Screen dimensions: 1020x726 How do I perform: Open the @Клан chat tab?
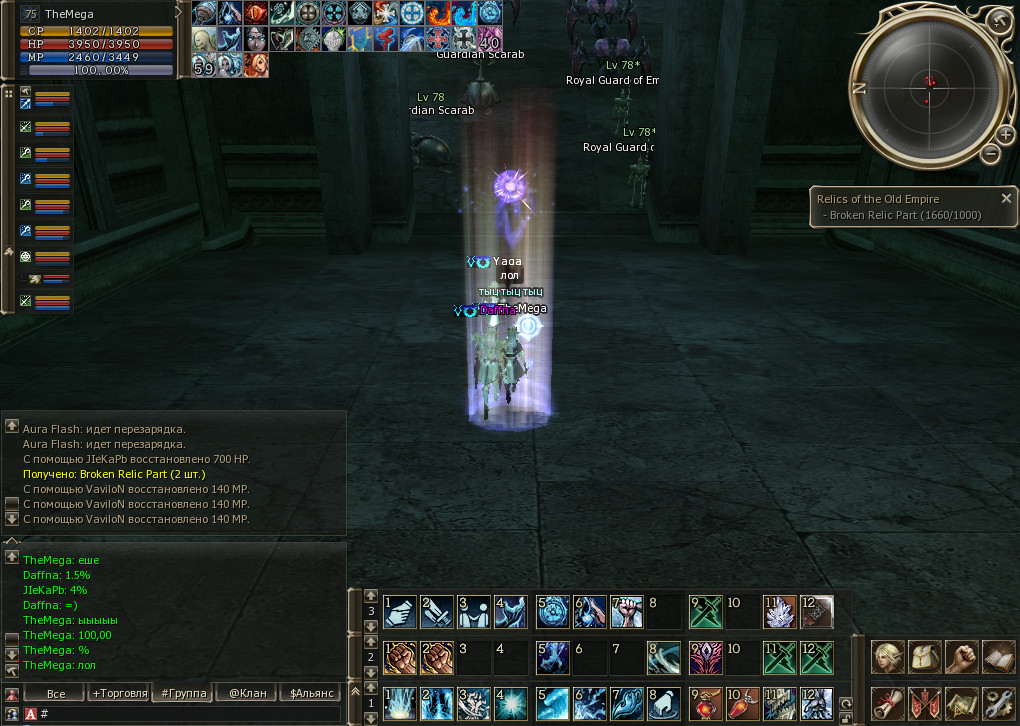247,693
